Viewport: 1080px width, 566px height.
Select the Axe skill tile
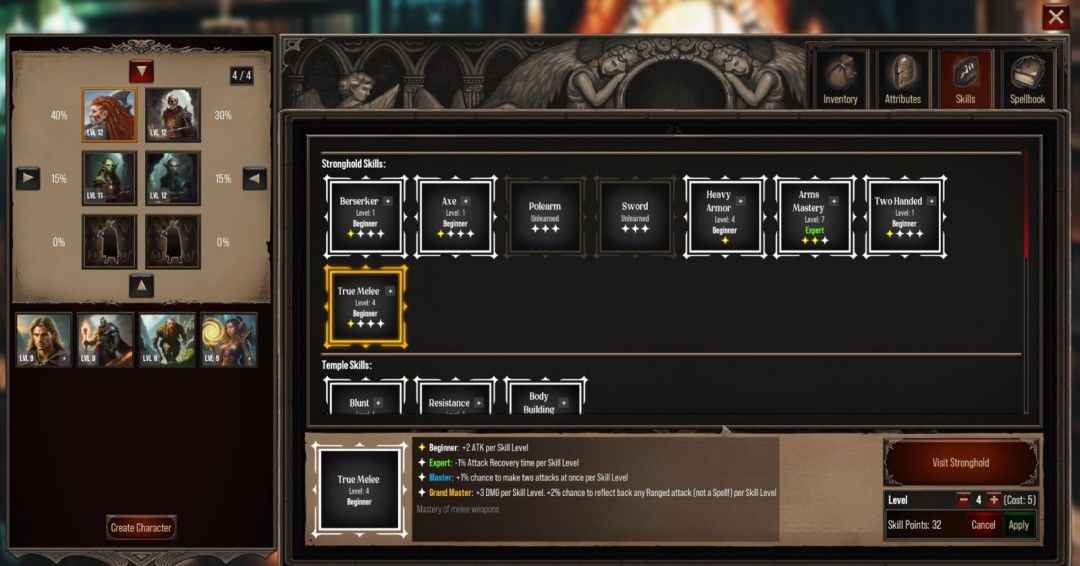click(455, 216)
